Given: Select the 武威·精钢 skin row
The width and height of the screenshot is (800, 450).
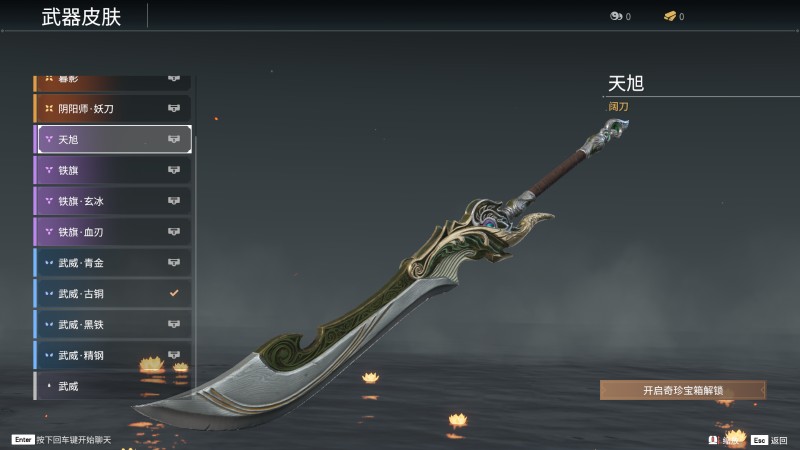Looking at the screenshot, I should (112, 355).
